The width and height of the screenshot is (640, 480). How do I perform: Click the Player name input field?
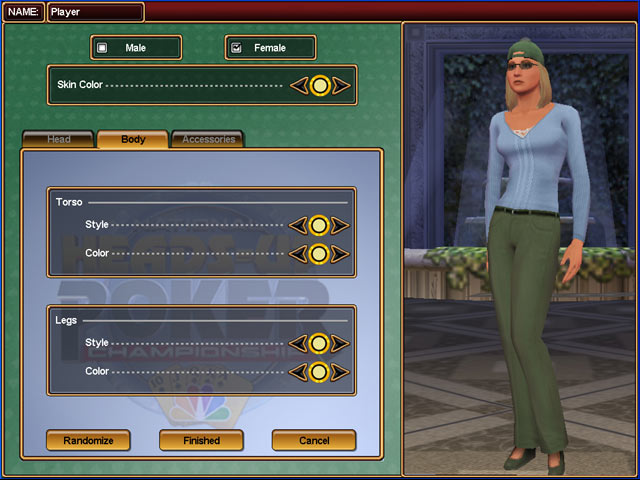click(95, 12)
